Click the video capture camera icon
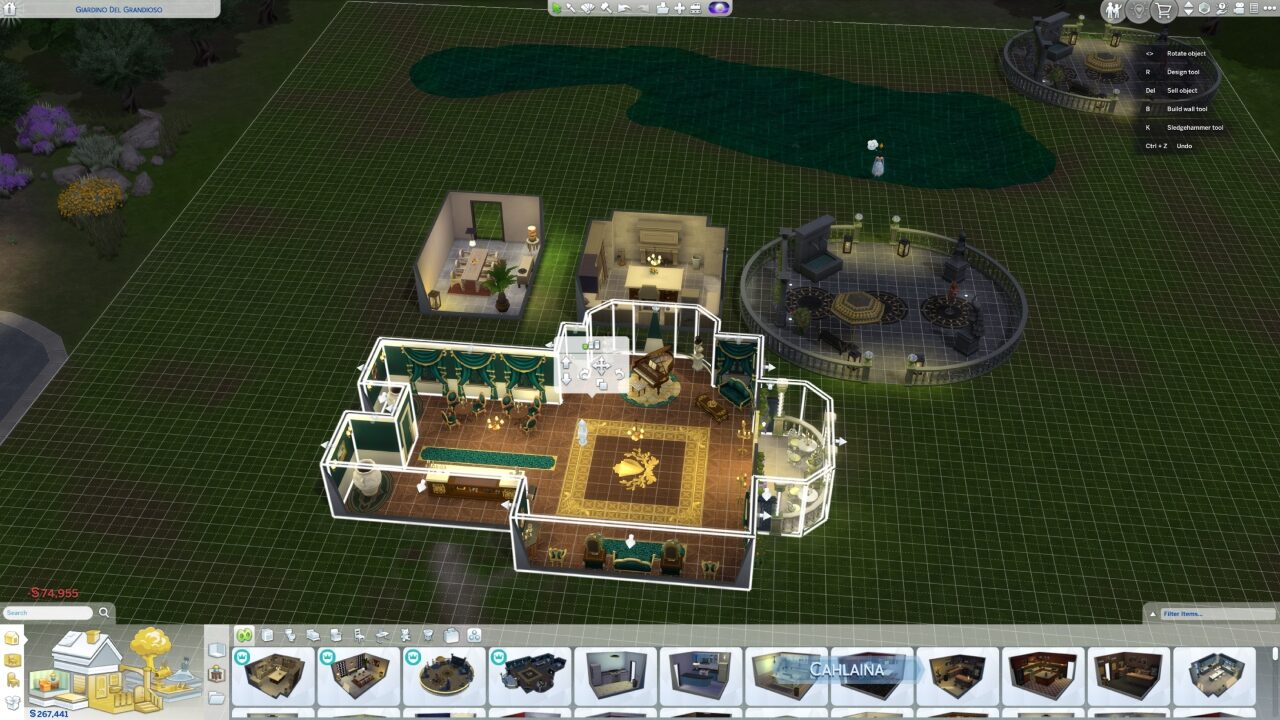Screen dimensions: 1280x720 coord(1239,9)
